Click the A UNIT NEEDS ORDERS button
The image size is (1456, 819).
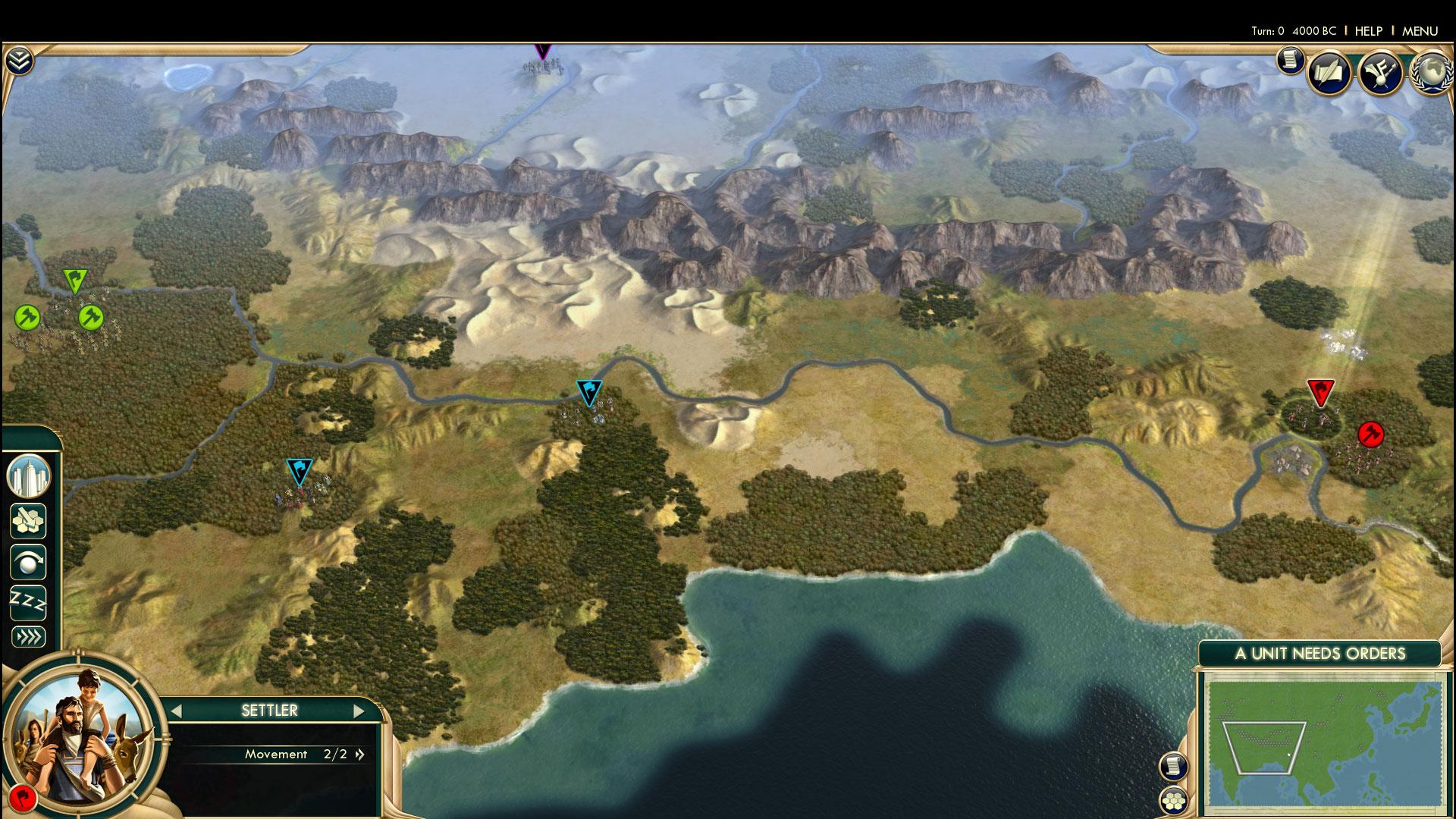click(x=1319, y=654)
